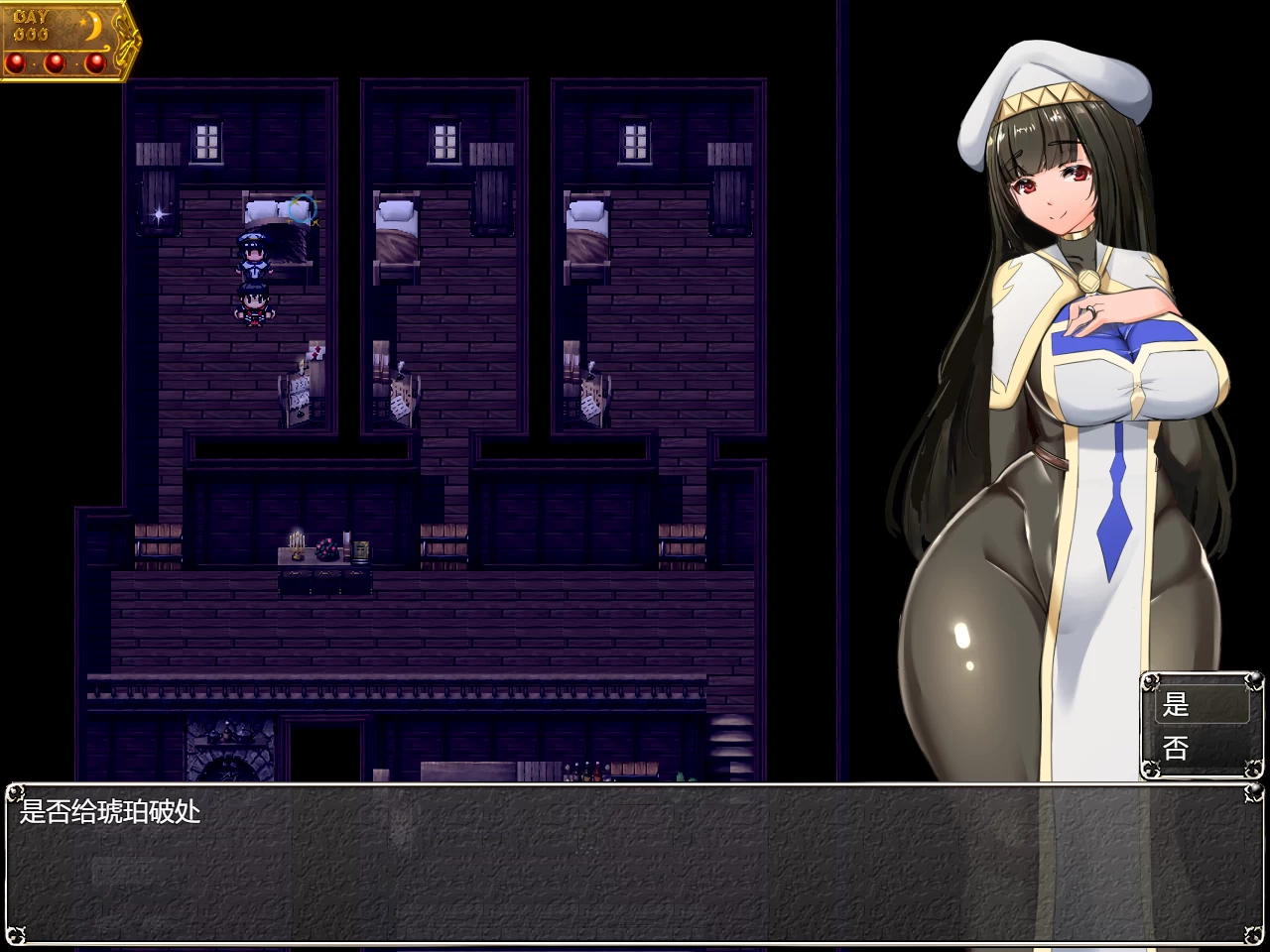Image resolution: width=1270 pixels, height=952 pixels.
Task: Click the letter lying on the bedroom floor
Action: pos(317,353)
